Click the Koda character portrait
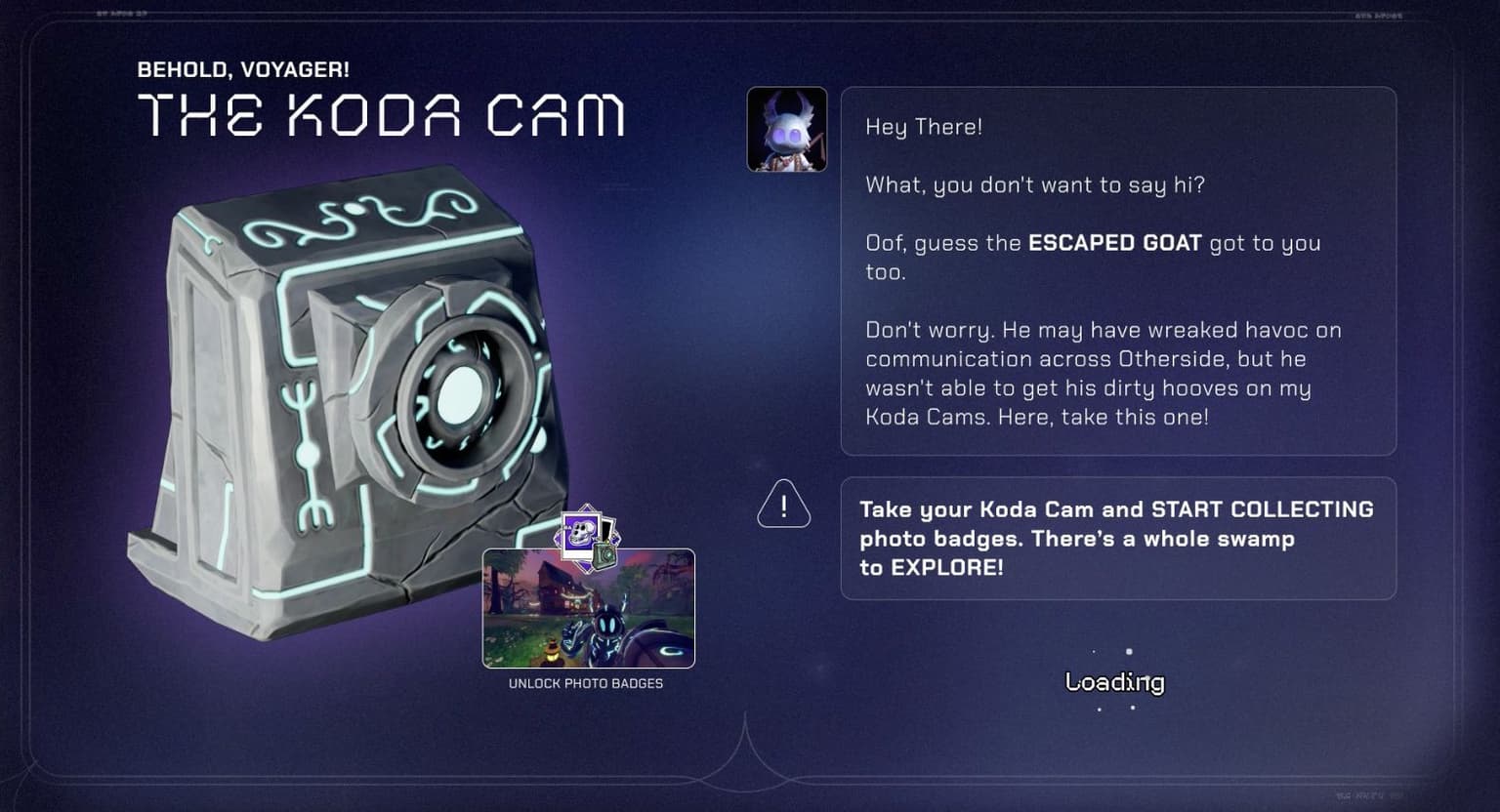Image resolution: width=1500 pixels, height=812 pixels. pos(786,130)
